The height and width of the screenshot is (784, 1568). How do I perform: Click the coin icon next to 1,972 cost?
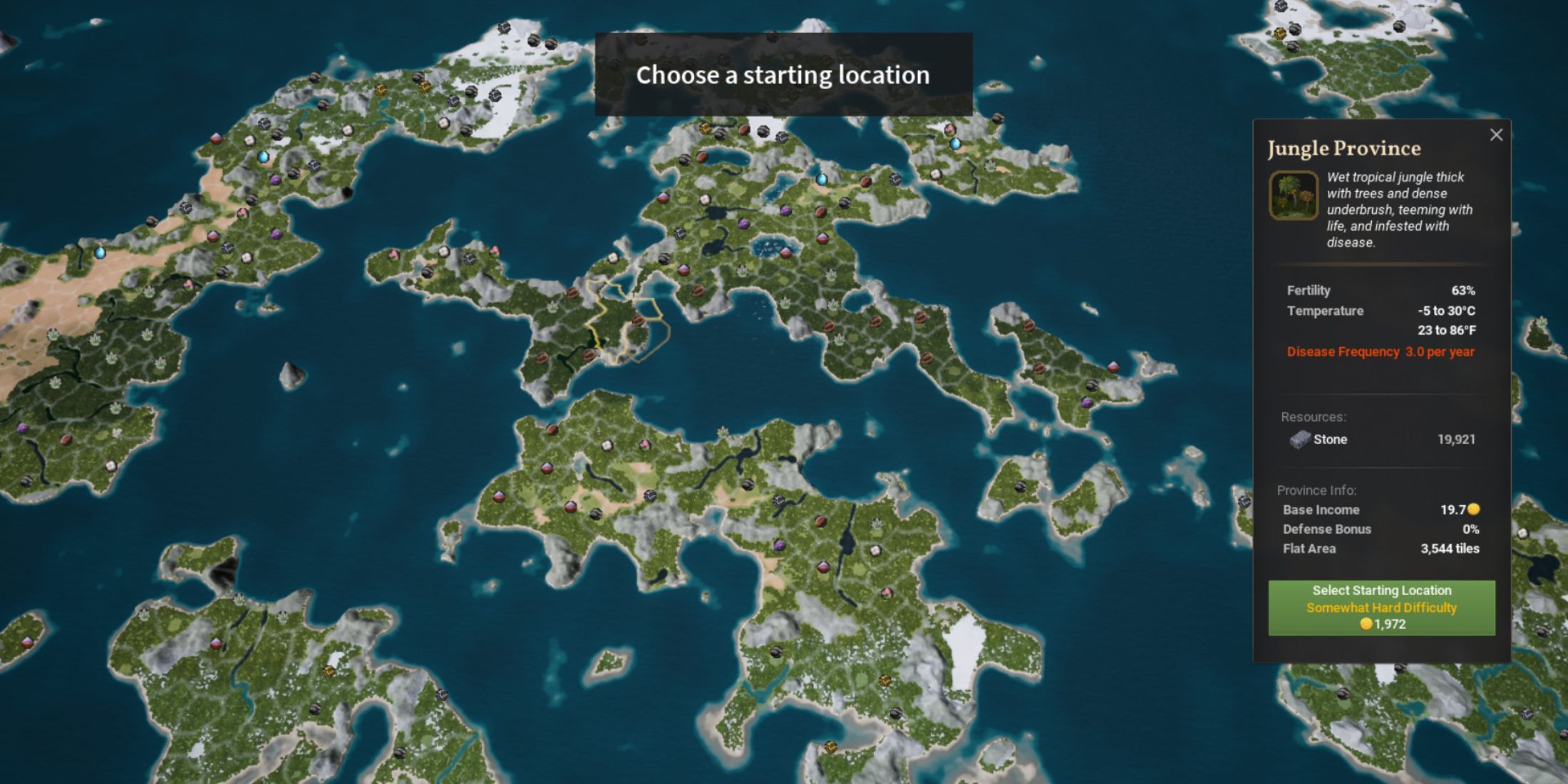coord(1366,624)
